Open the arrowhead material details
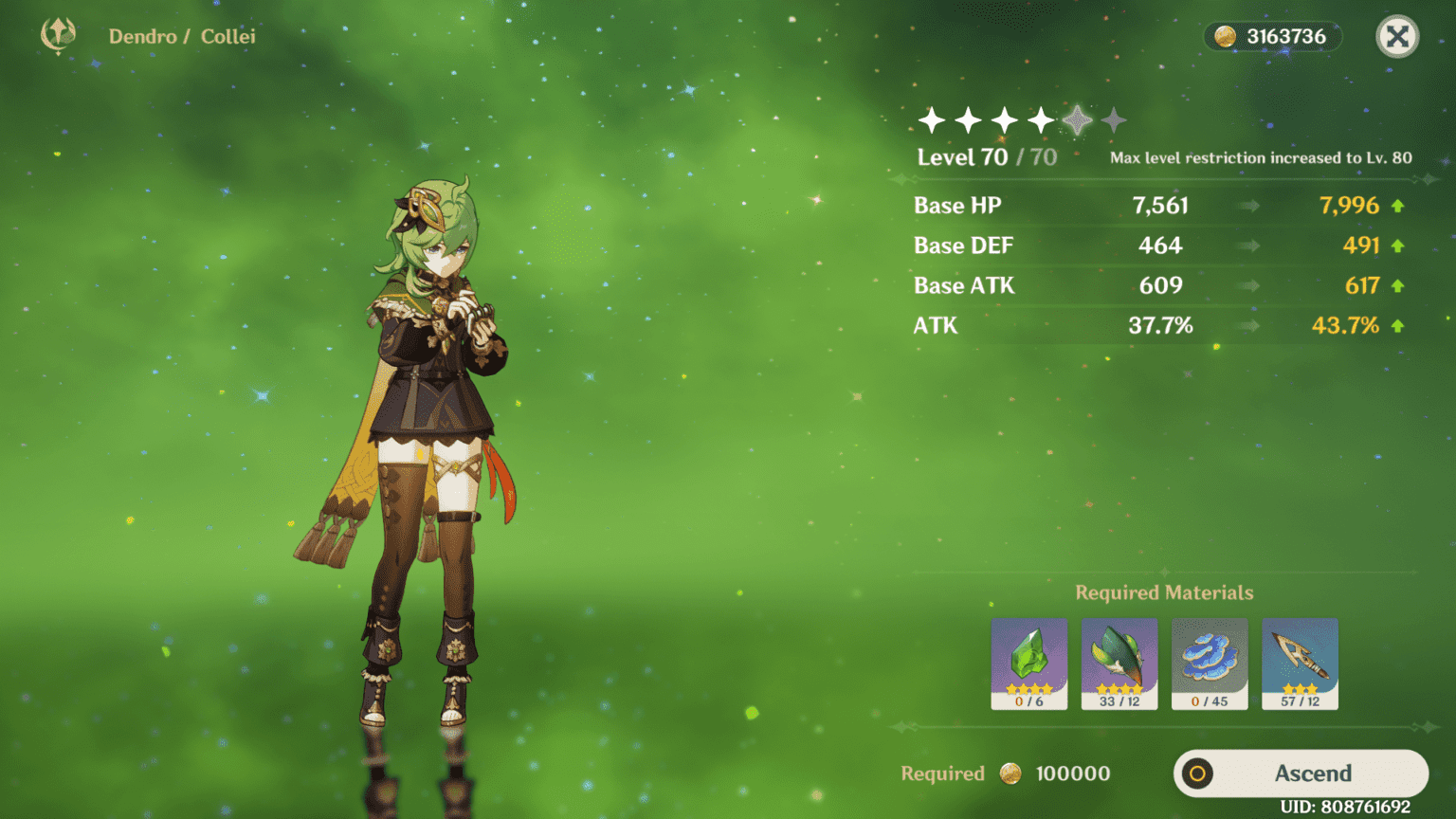Image resolution: width=1456 pixels, height=819 pixels. [1300, 663]
